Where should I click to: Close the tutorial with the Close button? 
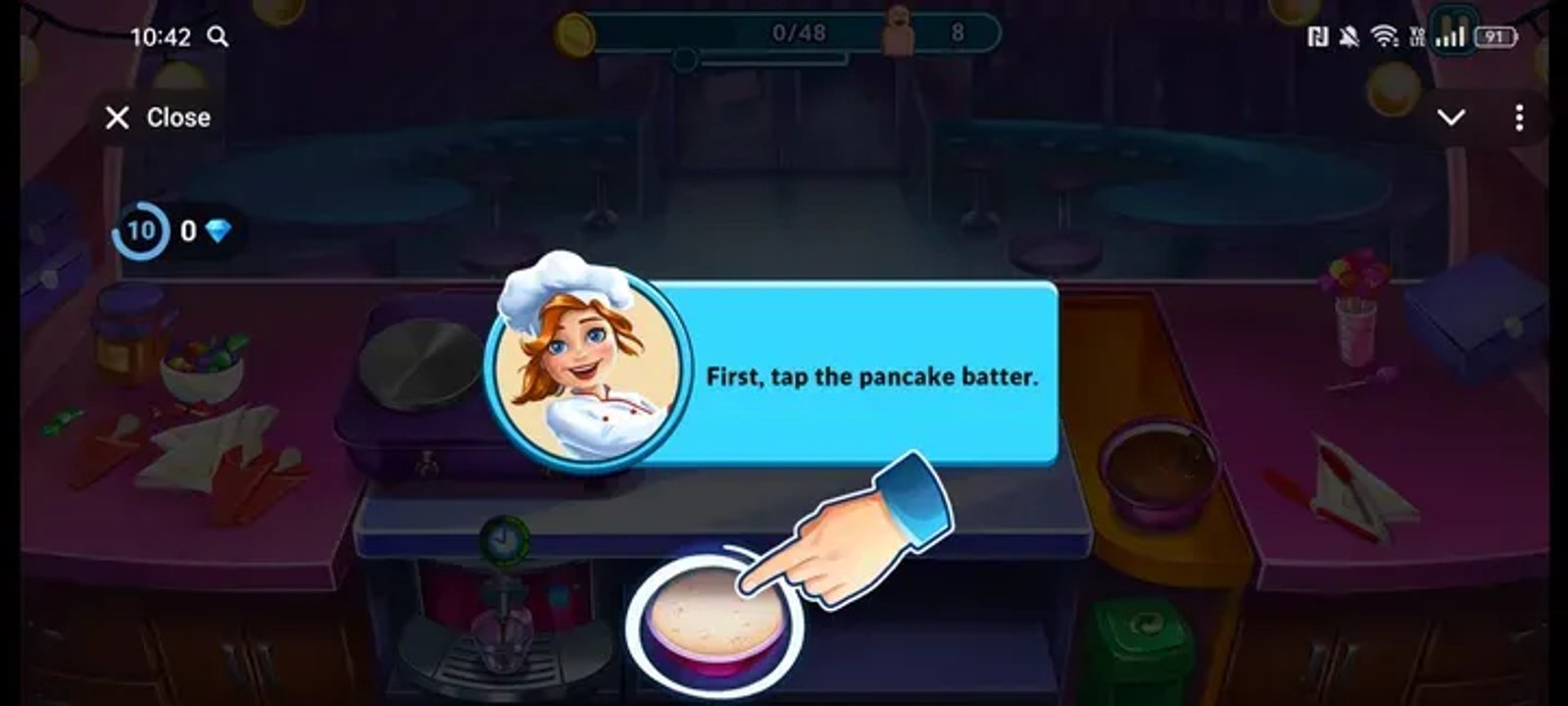tap(157, 117)
